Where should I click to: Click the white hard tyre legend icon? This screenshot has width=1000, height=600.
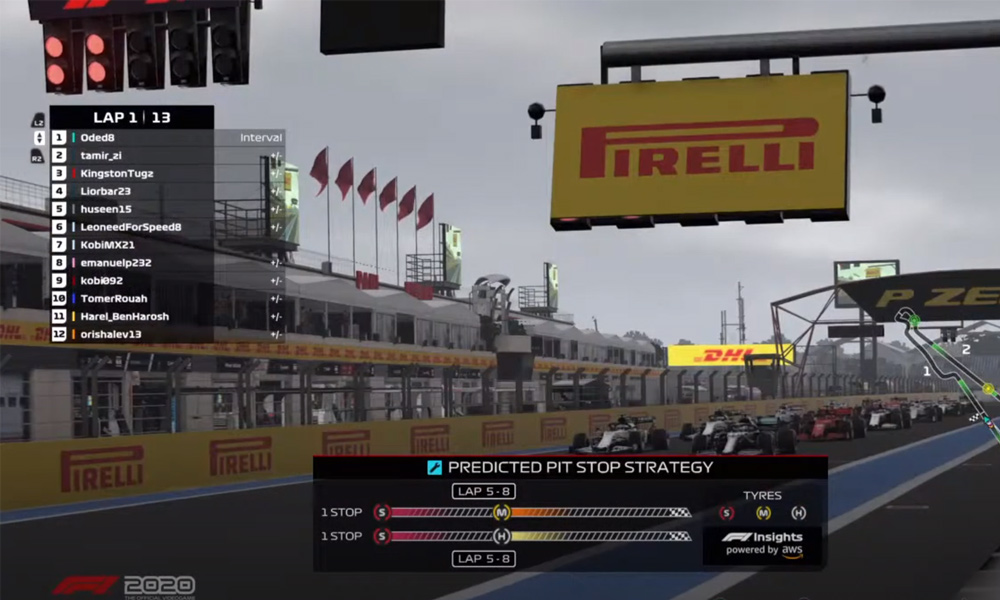point(798,513)
